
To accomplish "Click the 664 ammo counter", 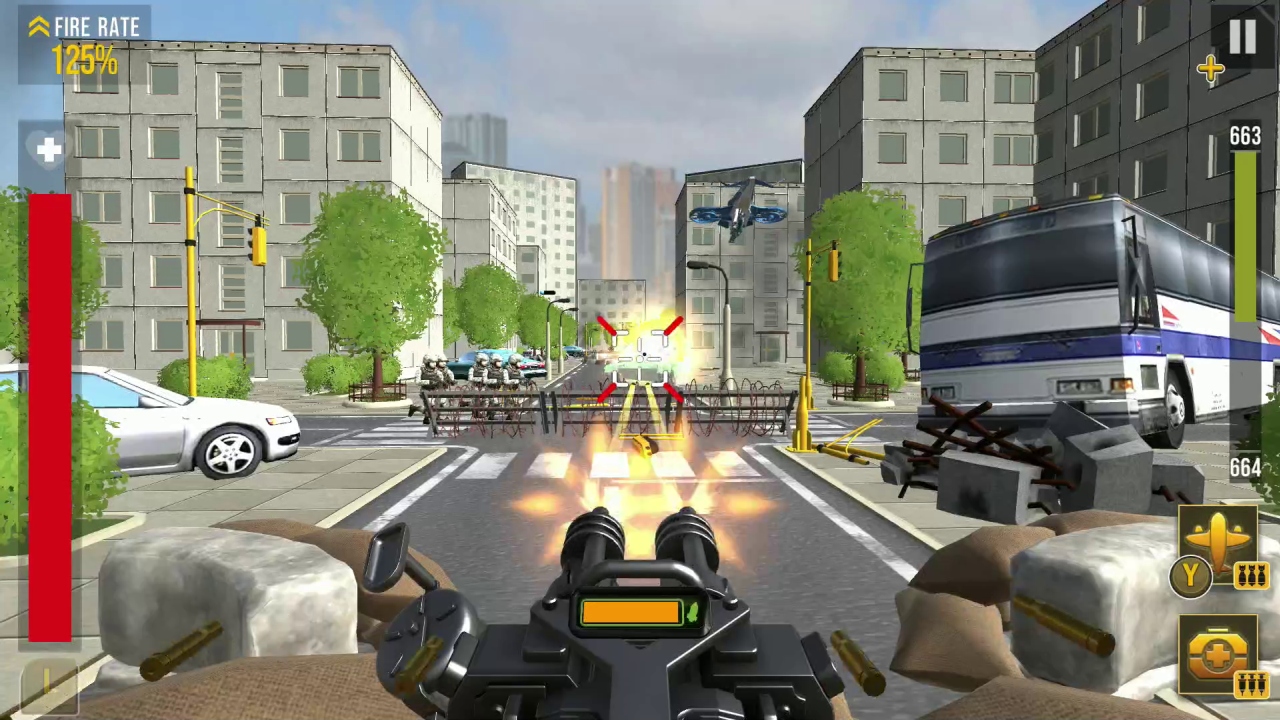I will tap(1244, 467).
